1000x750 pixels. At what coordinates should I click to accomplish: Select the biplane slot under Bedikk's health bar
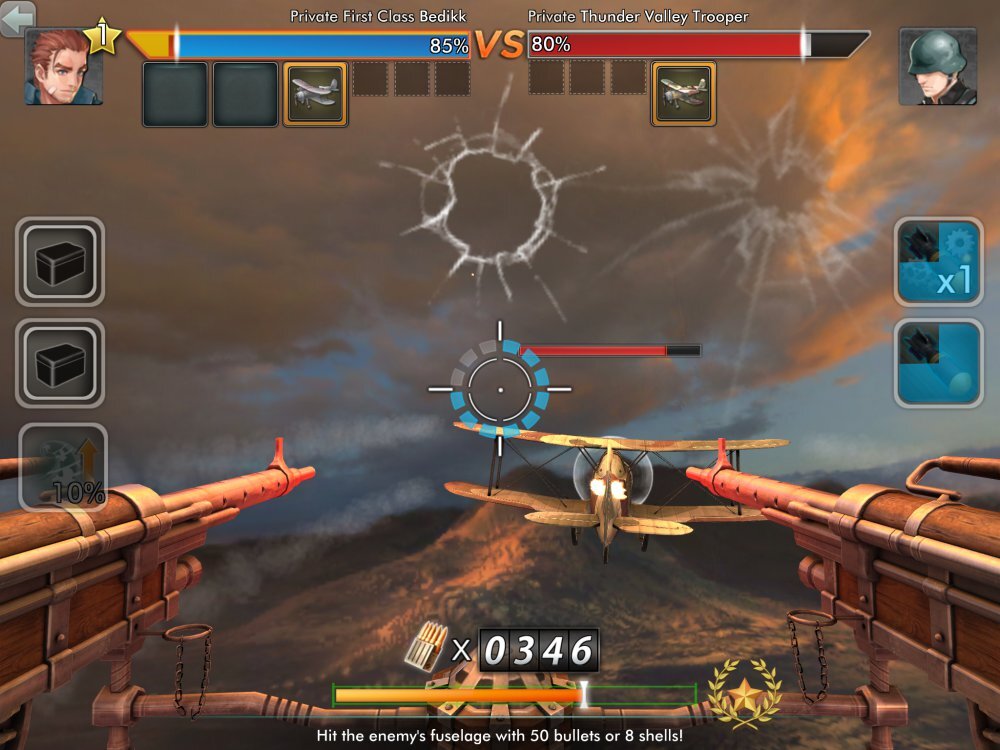click(x=316, y=94)
